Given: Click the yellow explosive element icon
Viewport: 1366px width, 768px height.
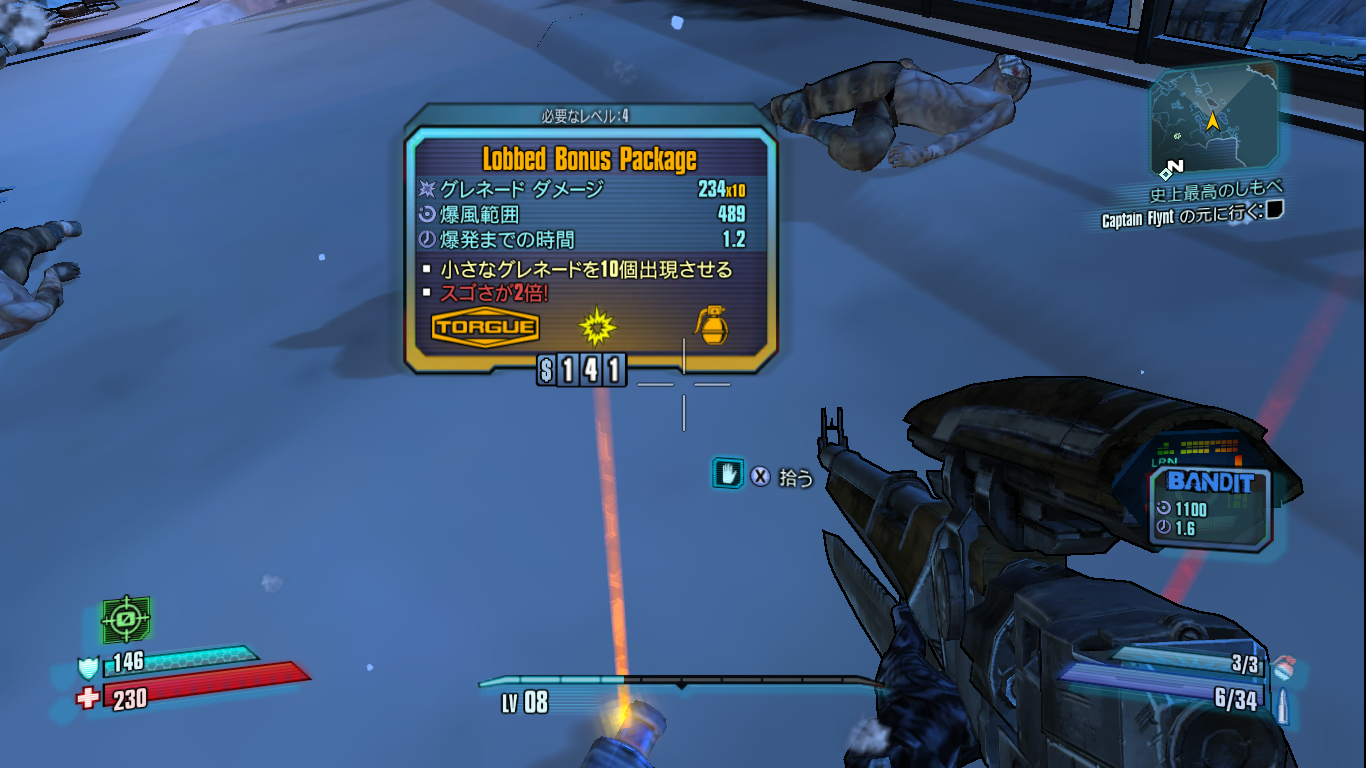Looking at the screenshot, I should (598, 326).
